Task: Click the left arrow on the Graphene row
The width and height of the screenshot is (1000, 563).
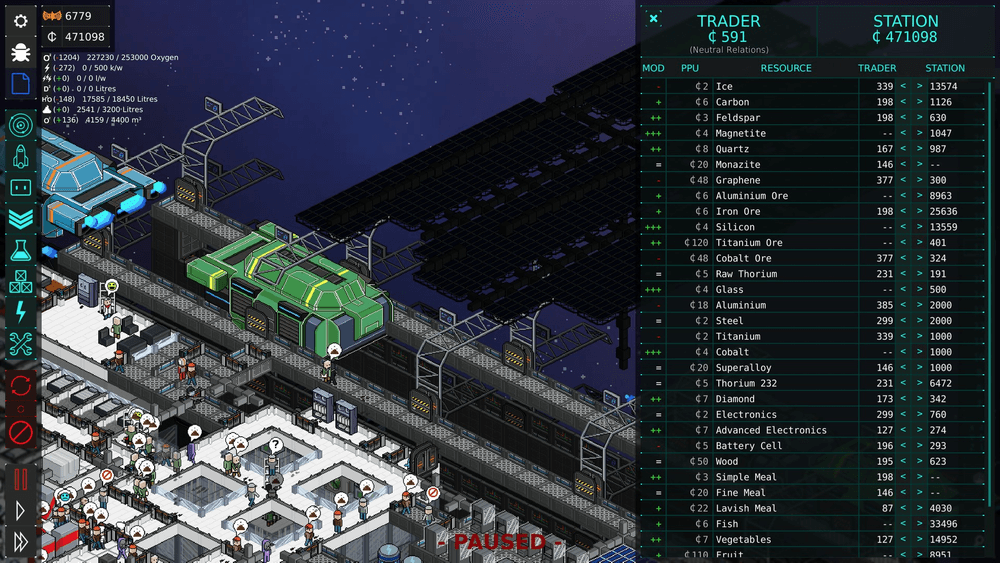Action: tap(903, 181)
